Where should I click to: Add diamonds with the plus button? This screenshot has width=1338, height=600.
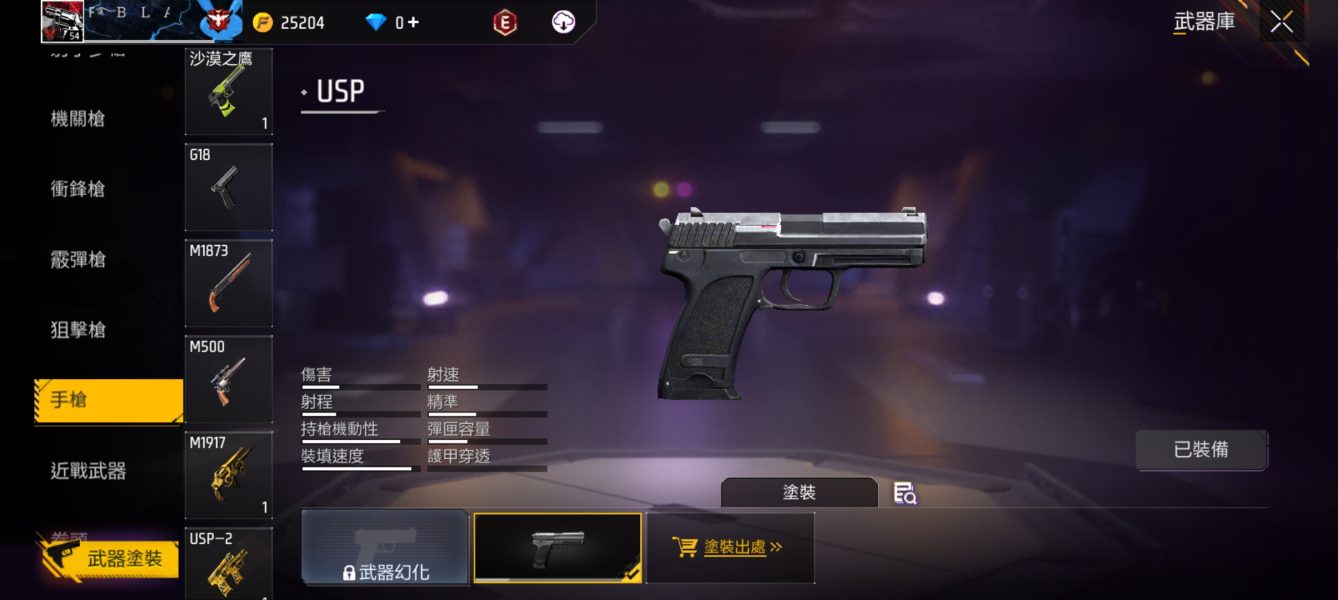413,22
